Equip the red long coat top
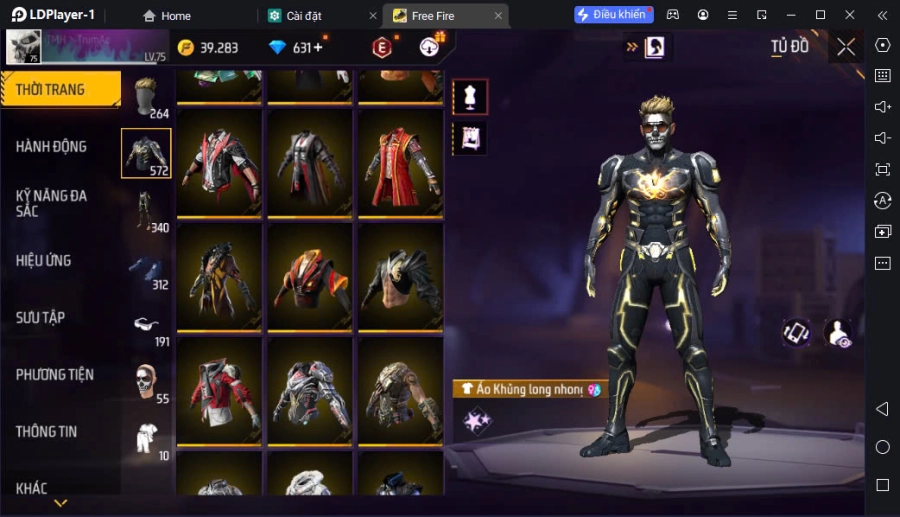The height and width of the screenshot is (517, 900). (401, 162)
